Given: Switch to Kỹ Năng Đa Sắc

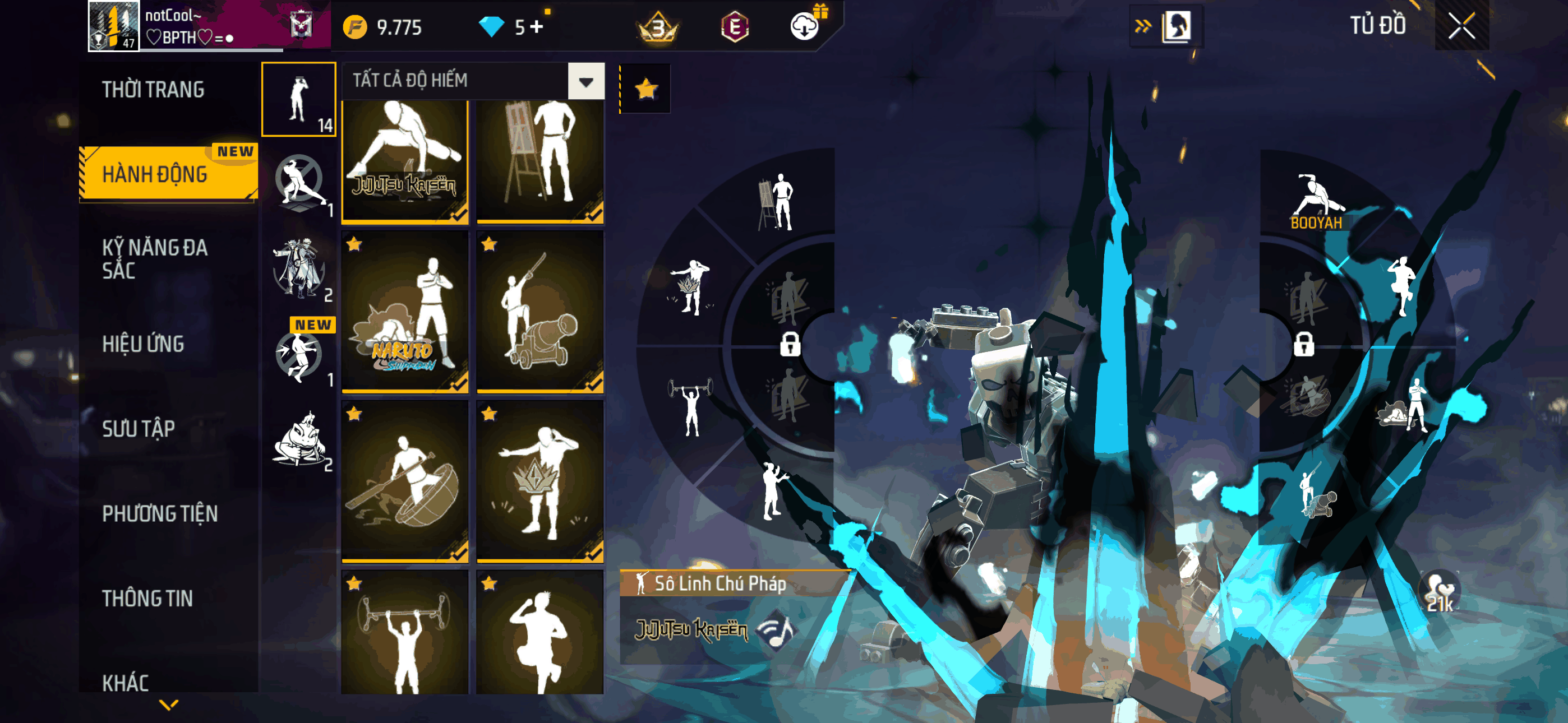Looking at the screenshot, I should (x=155, y=258).
